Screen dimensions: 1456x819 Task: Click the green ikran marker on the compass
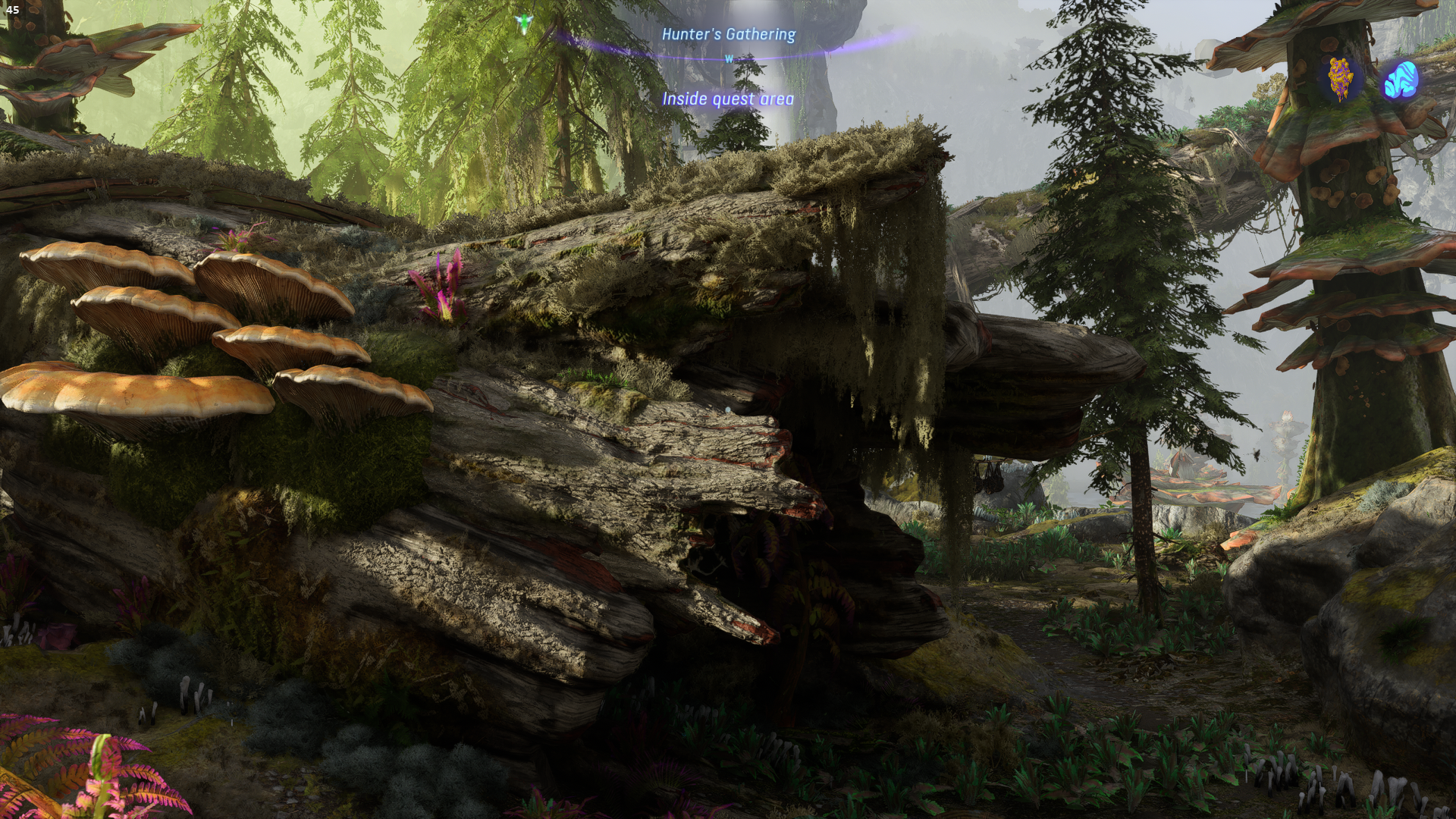522,23
